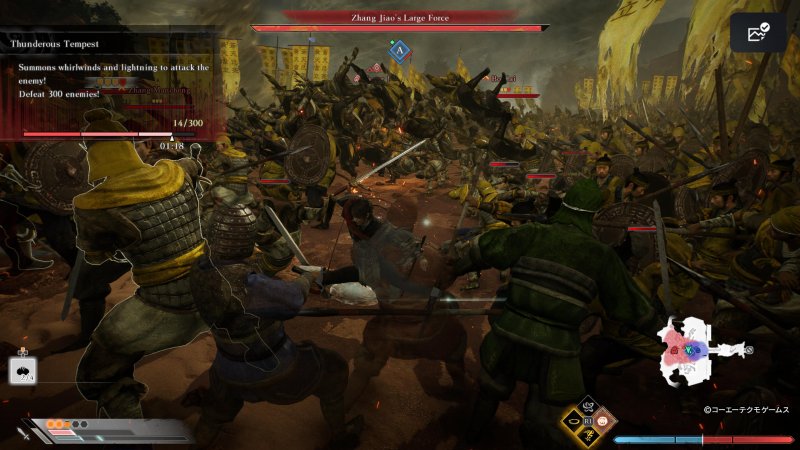Select the top battle art diamond icon
The image size is (800, 450).
click(x=588, y=407)
